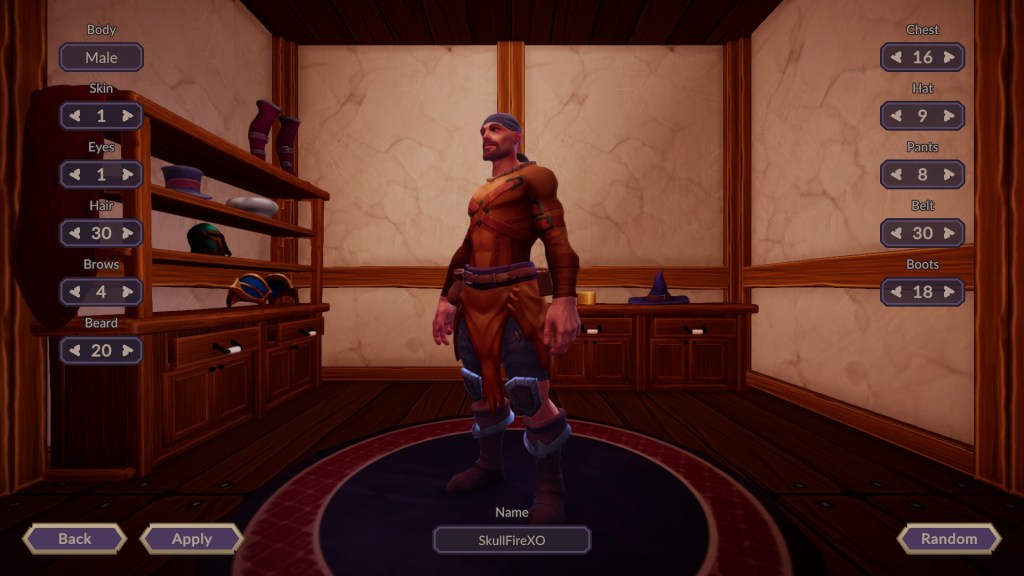Decrease the Skin value with left arrow

tap(75, 116)
